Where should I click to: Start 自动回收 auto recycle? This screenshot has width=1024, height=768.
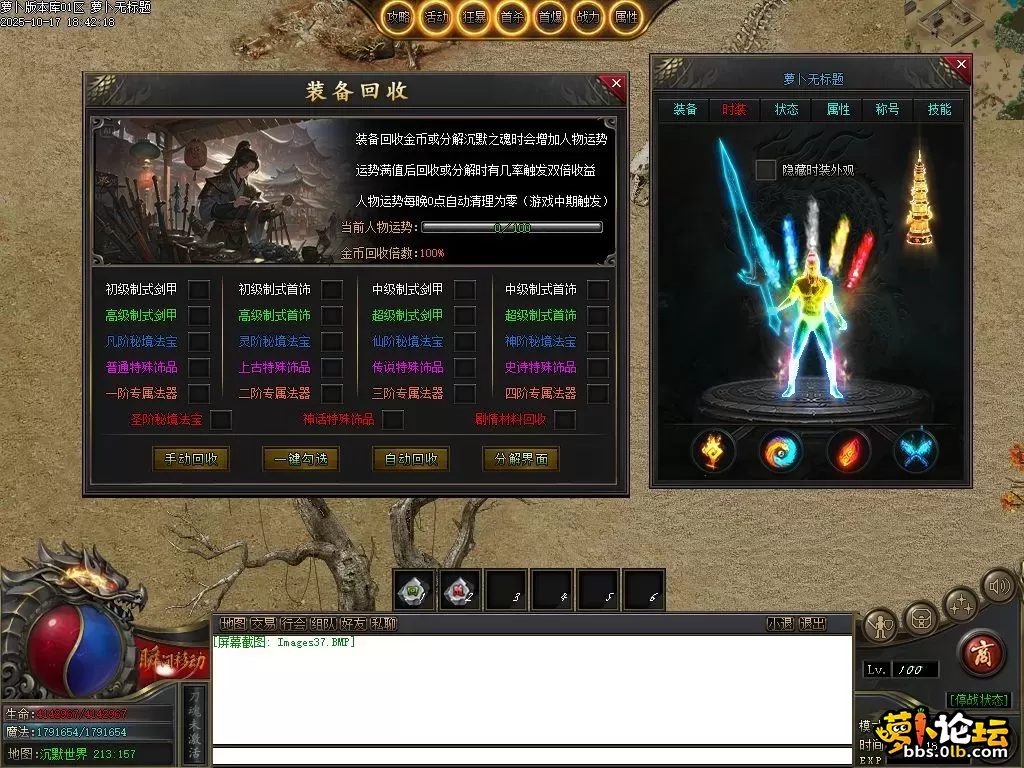coord(411,459)
